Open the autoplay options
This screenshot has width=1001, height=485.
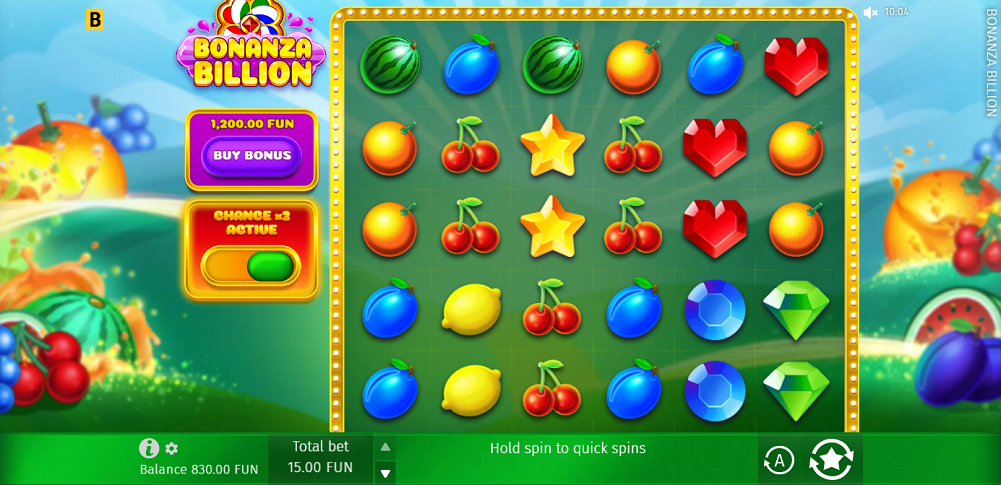click(x=778, y=460)
